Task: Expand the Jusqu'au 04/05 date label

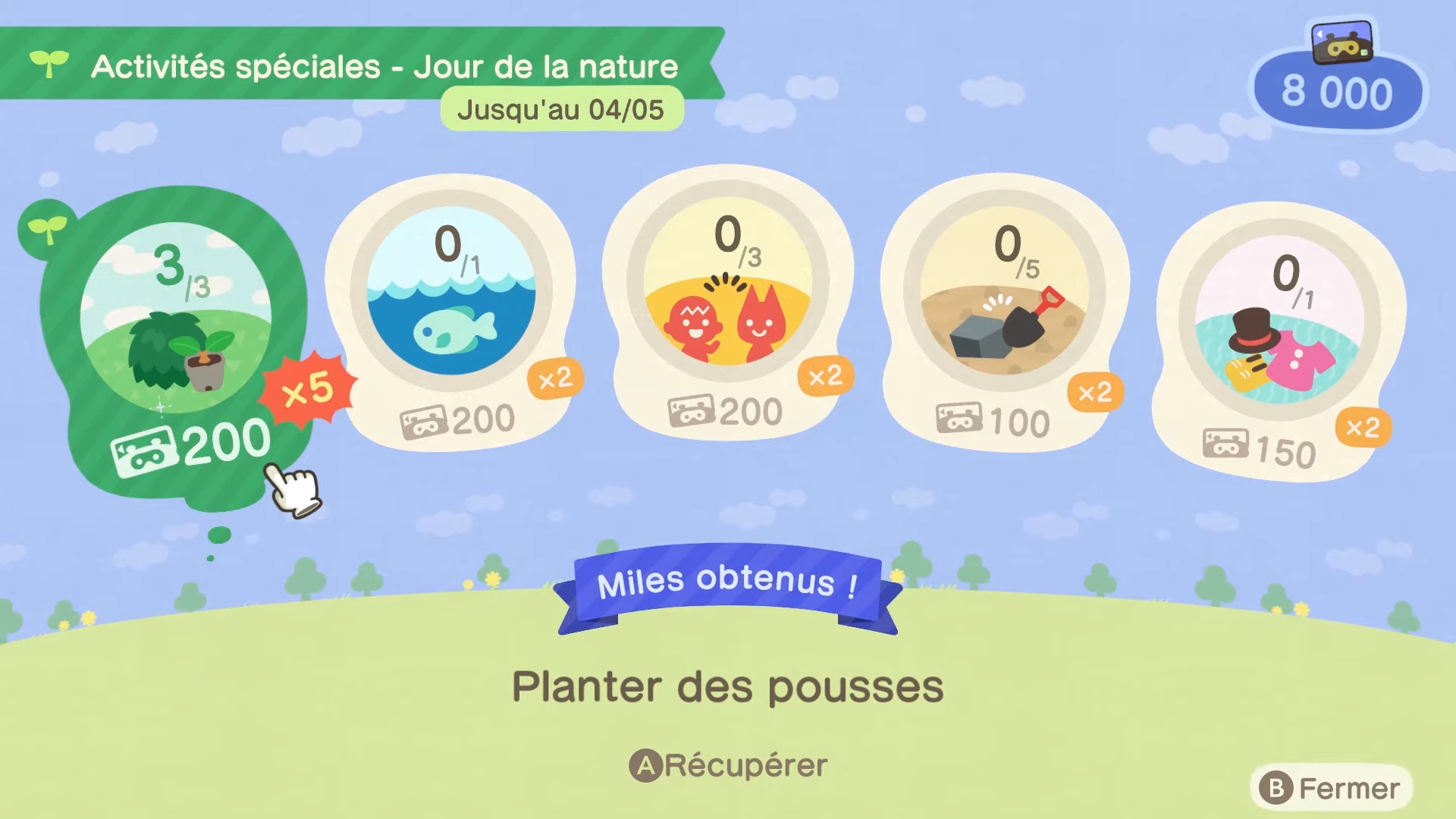Action: (x=561, y=109)
